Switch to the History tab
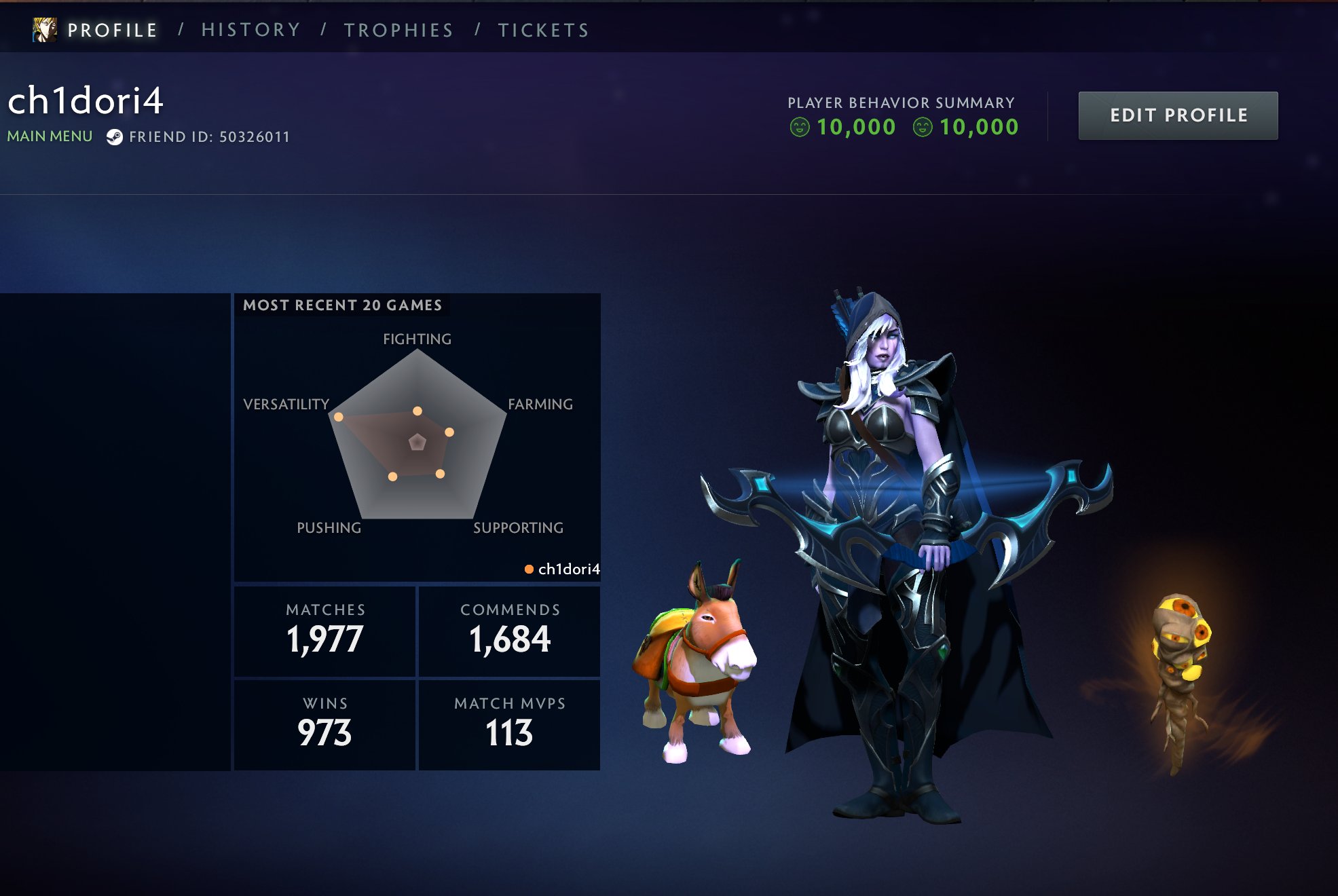Image resolution: width=1338 pixels, height=896 pixels. (250, 30)
